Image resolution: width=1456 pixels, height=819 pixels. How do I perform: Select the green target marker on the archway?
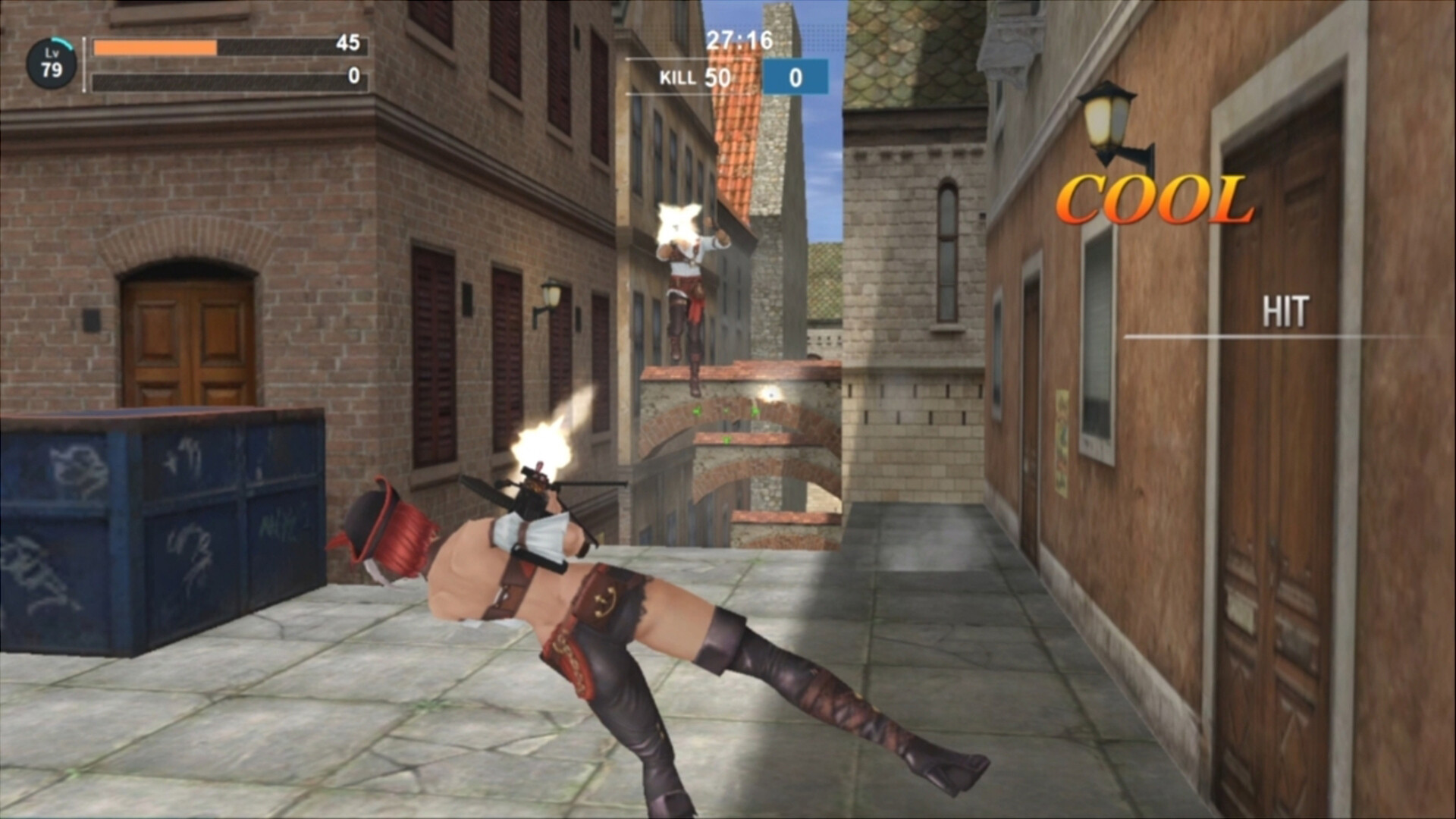pyautogui.click(x=698, y=412)
